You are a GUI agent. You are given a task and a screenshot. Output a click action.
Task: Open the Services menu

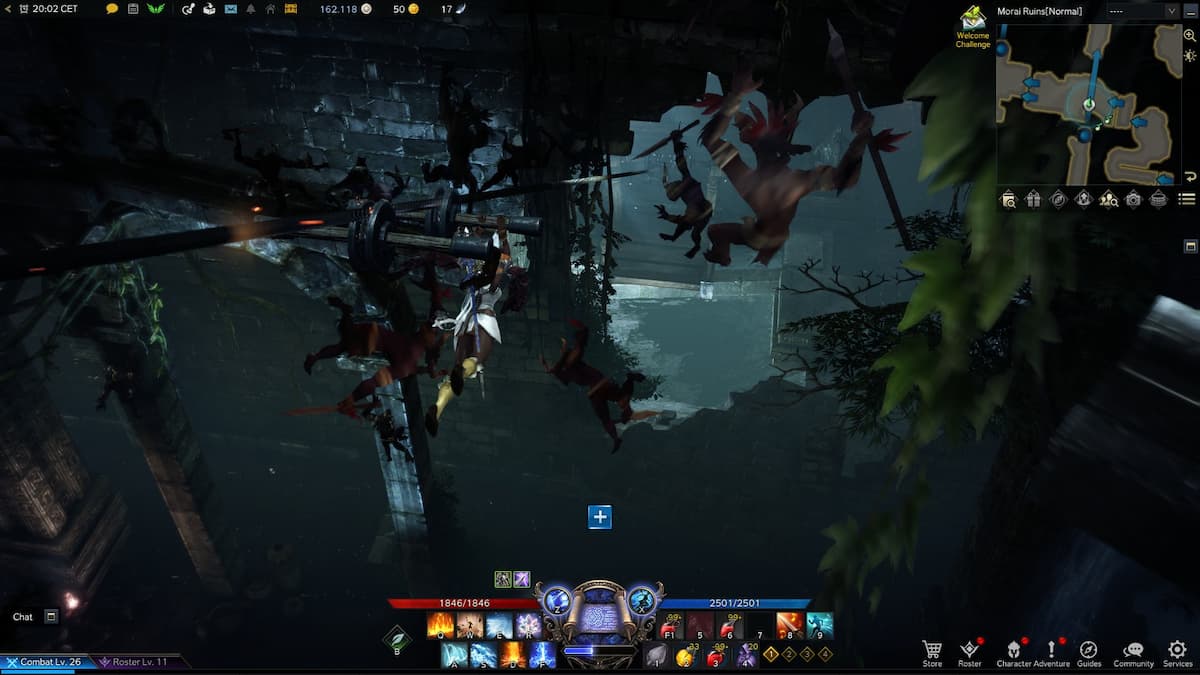[1177, 652]
